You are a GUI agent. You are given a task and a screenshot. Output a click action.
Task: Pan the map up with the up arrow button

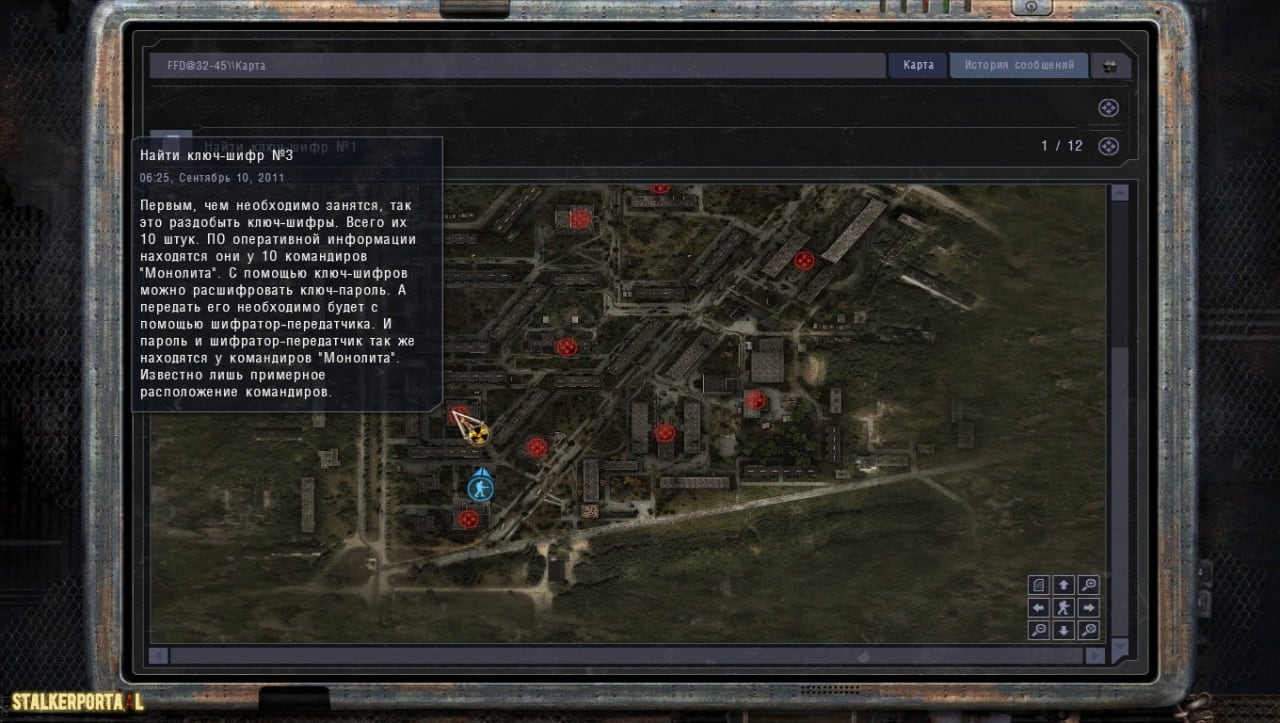tap(1064, 585)
